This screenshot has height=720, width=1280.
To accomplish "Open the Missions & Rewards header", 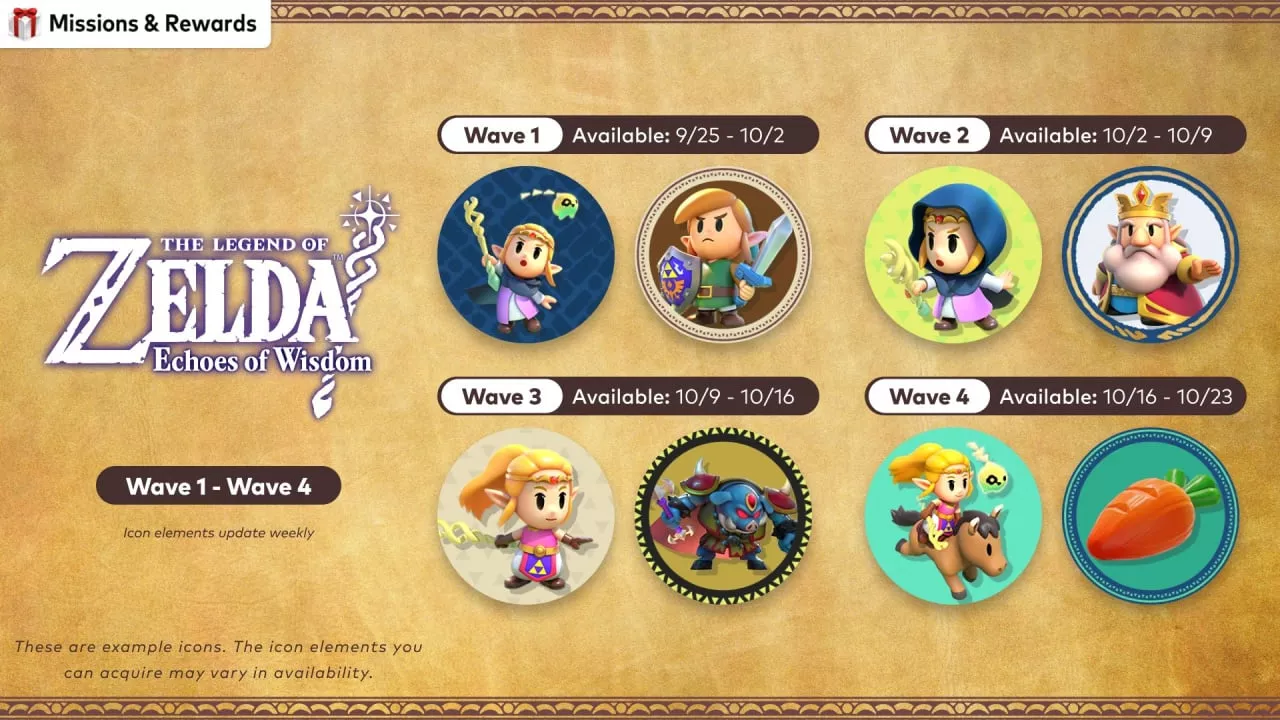I will coord(135,23).
